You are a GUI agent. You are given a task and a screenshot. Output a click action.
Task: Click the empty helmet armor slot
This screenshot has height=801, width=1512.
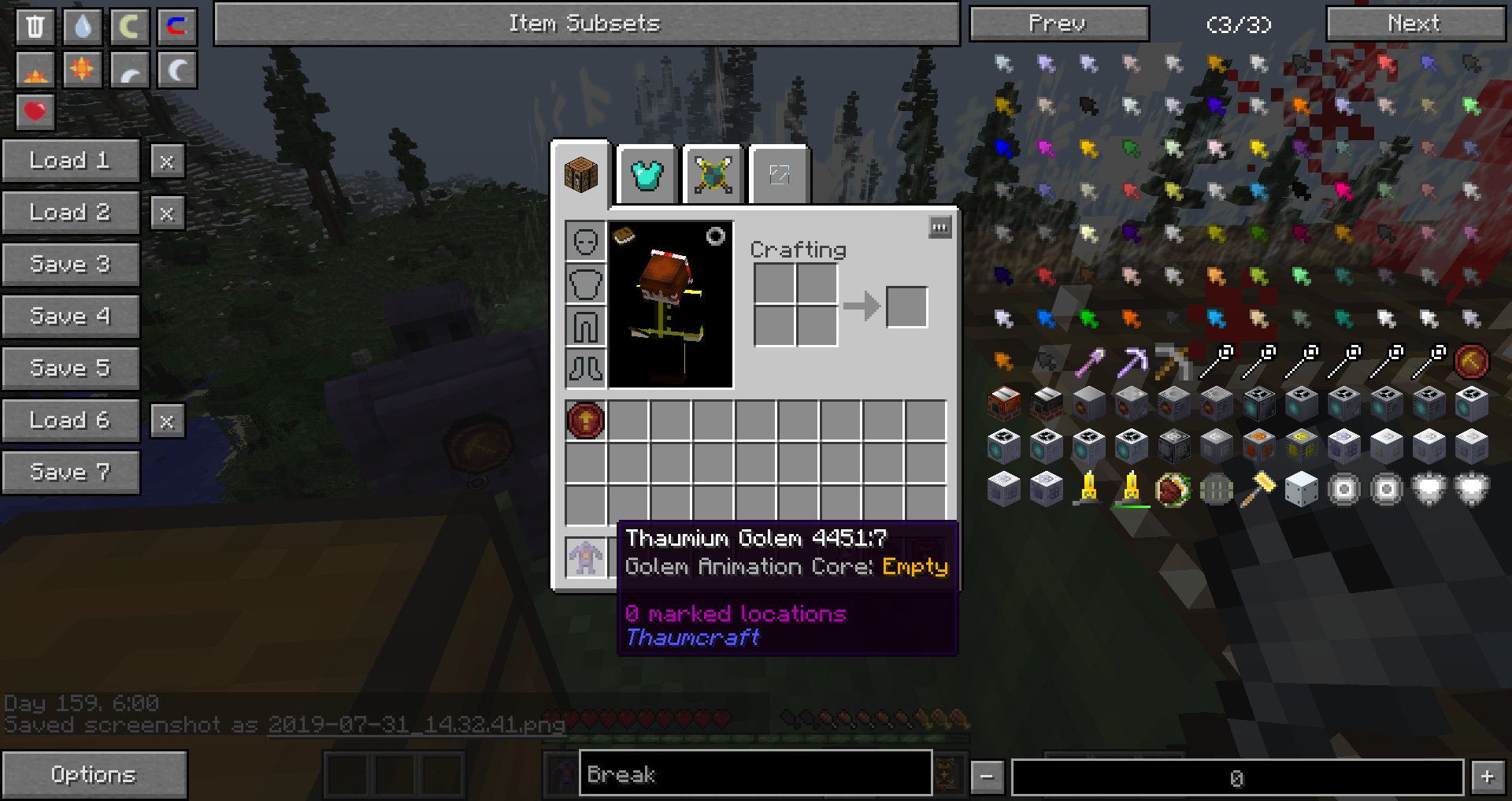584,241
